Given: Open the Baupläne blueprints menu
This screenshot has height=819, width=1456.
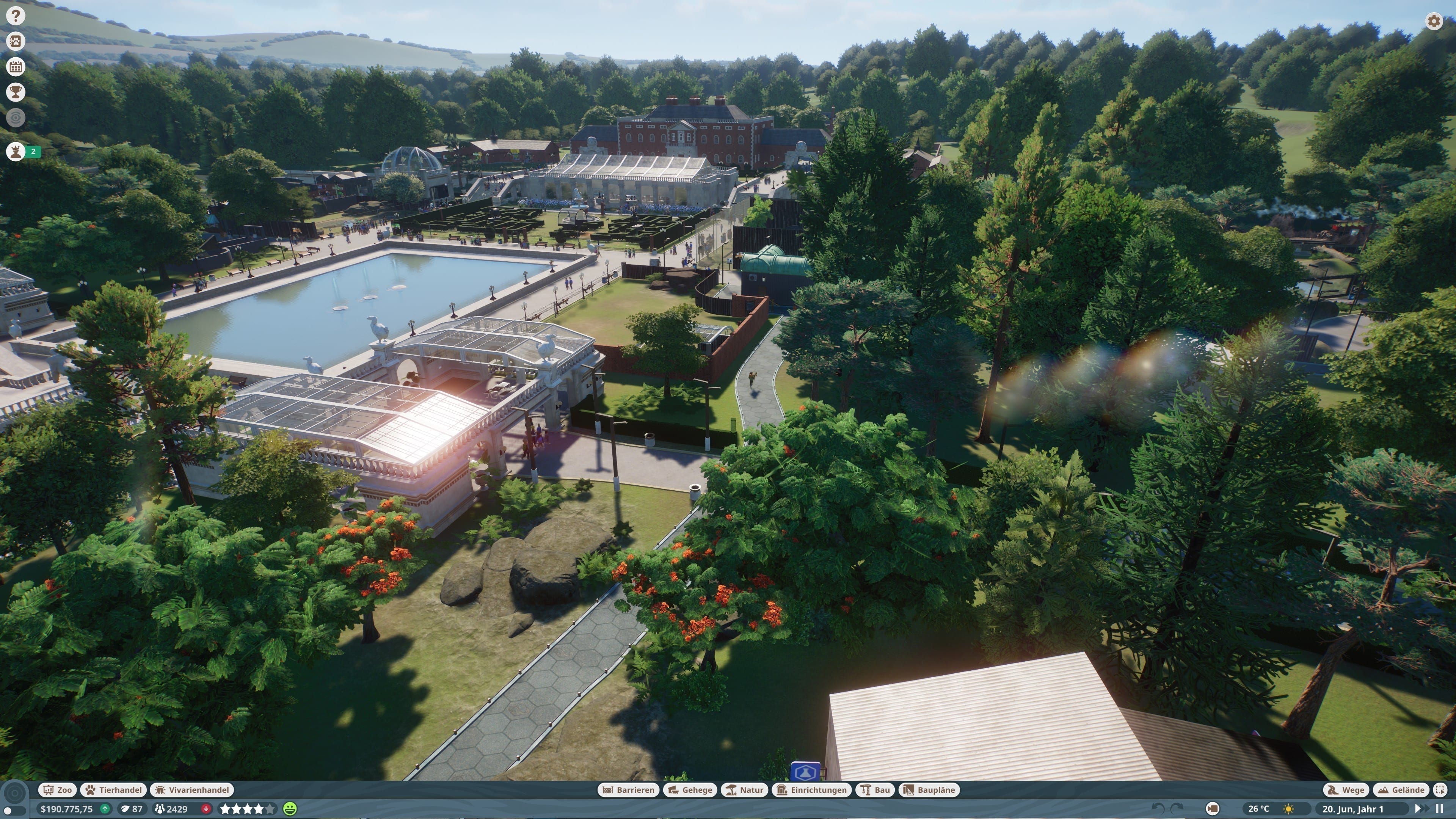Looking at the screenshot, I should (929, 789).
